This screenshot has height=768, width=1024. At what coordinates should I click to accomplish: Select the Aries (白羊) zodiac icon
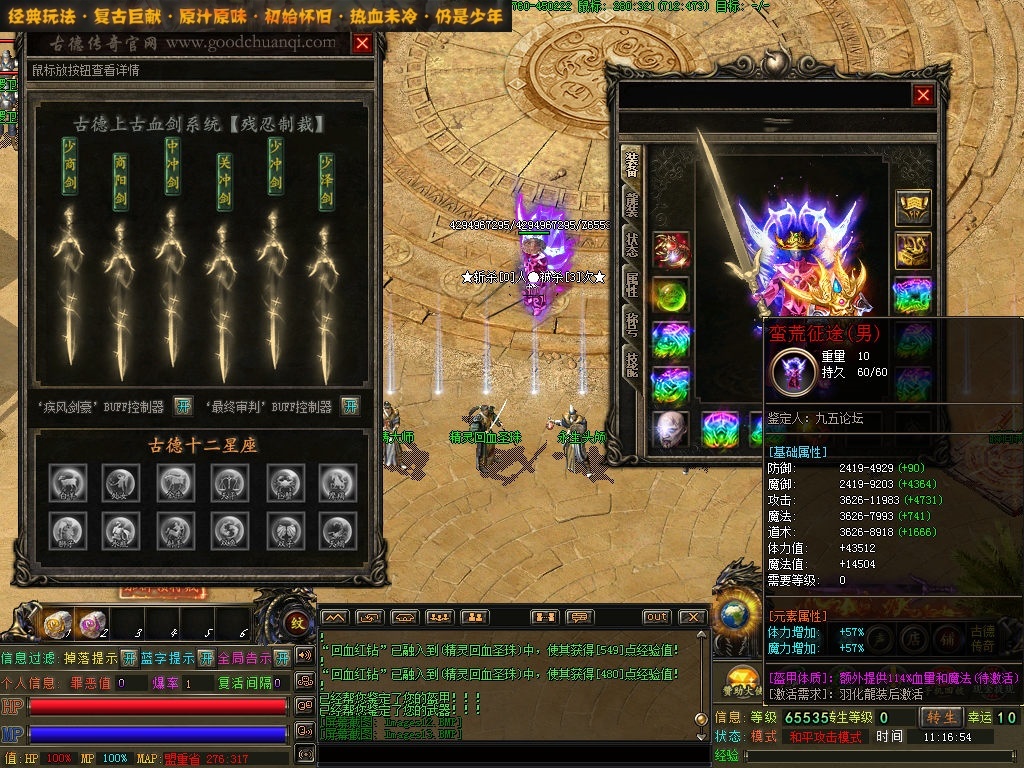coord(69,482)
